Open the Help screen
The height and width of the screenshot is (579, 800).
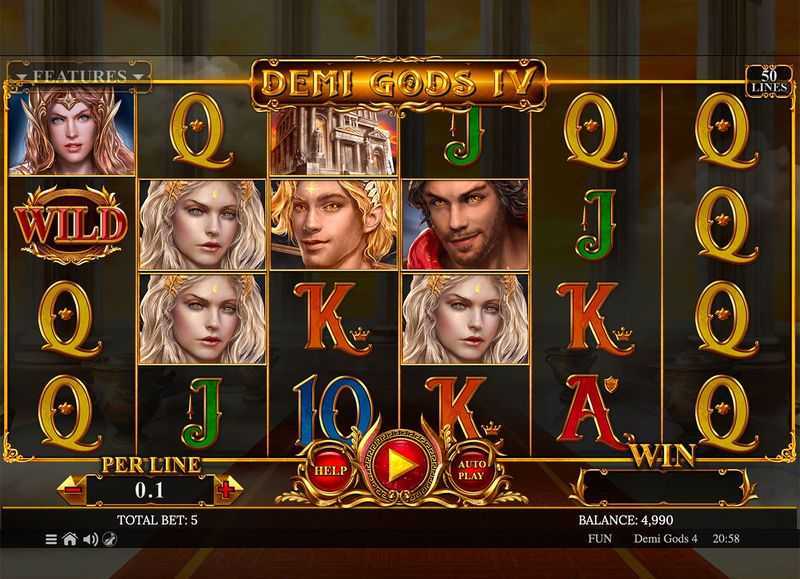[x=328, y=469]
